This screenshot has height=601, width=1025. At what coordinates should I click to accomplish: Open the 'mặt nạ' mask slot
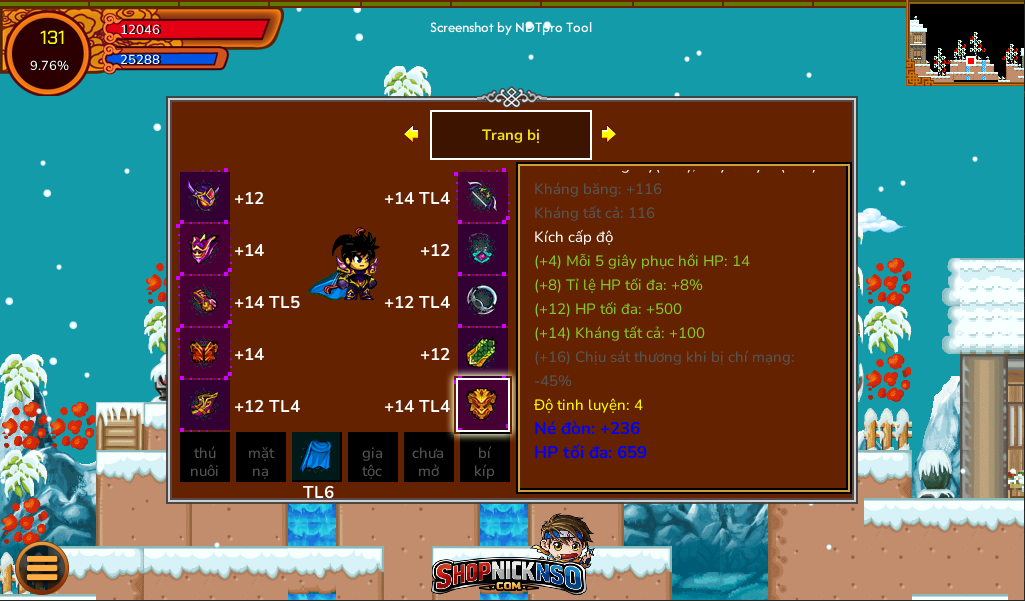[261, 458]
